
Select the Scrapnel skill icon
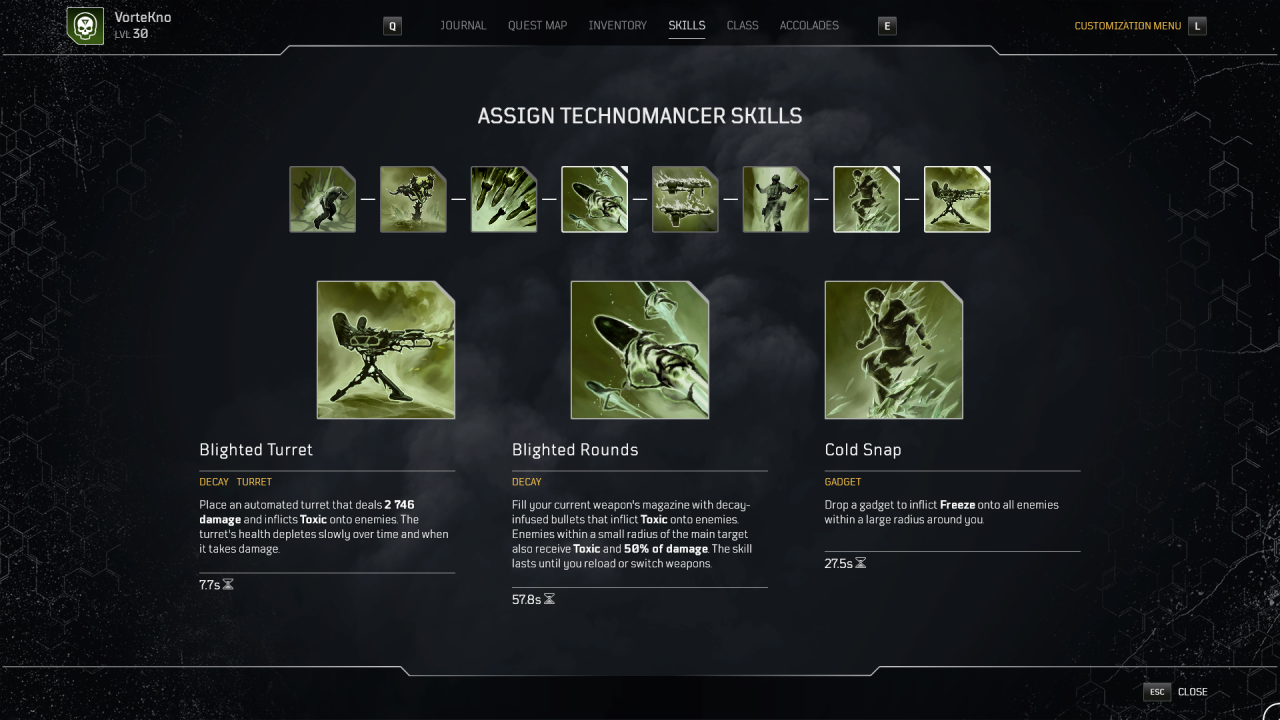pos(322,200)
